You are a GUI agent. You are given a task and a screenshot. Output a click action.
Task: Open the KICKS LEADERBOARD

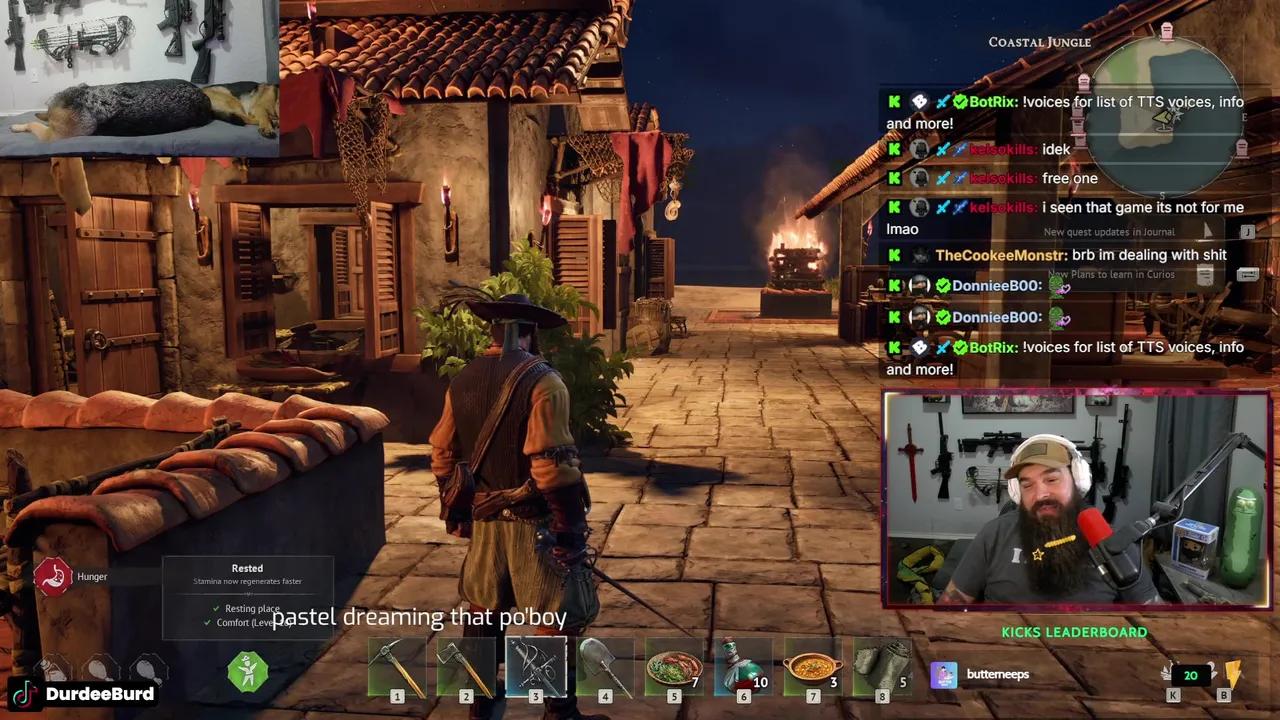click(1074, 632)
